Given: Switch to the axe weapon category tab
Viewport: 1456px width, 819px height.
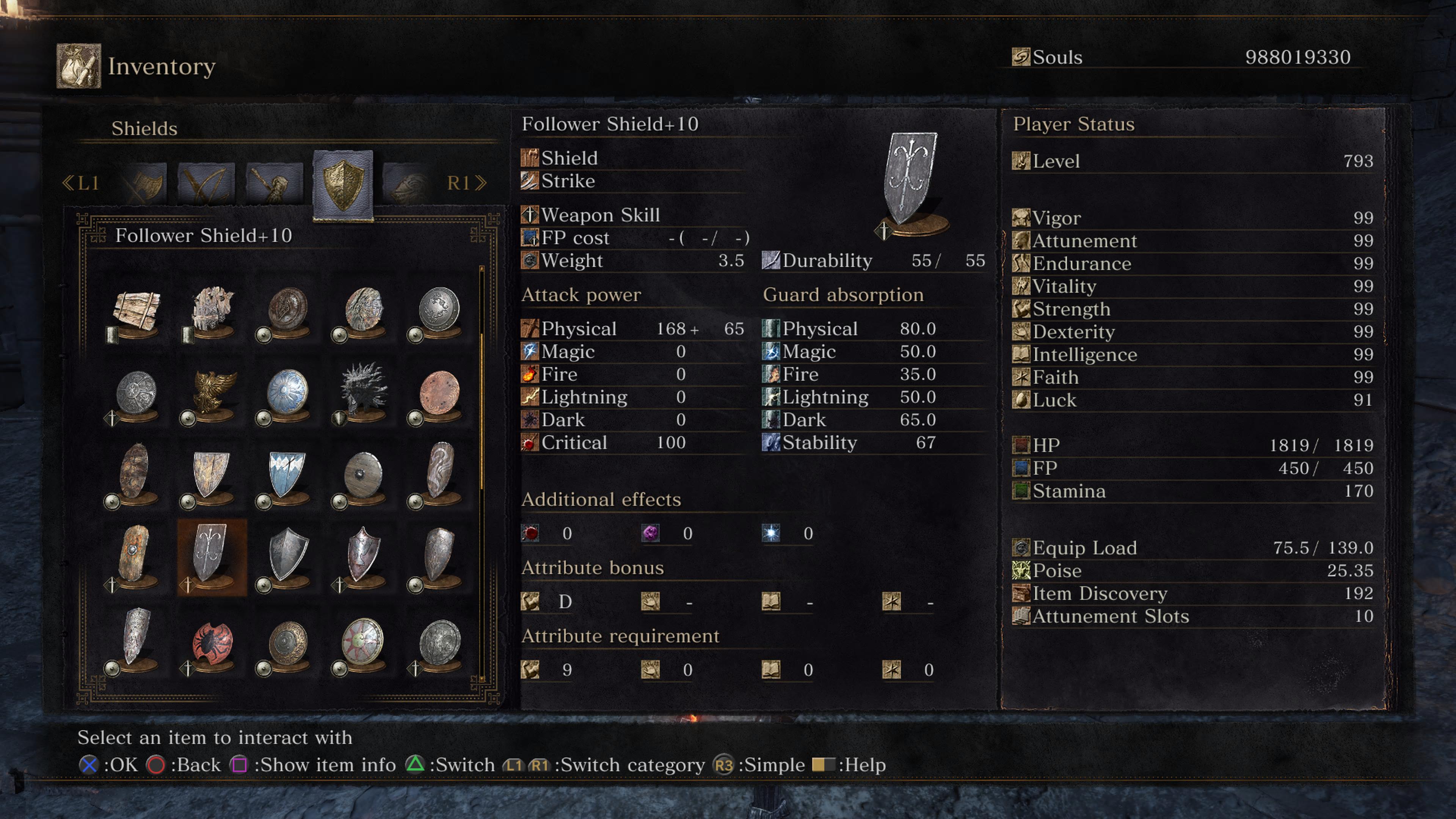Looking at the screenshot, I should [145, 183].
